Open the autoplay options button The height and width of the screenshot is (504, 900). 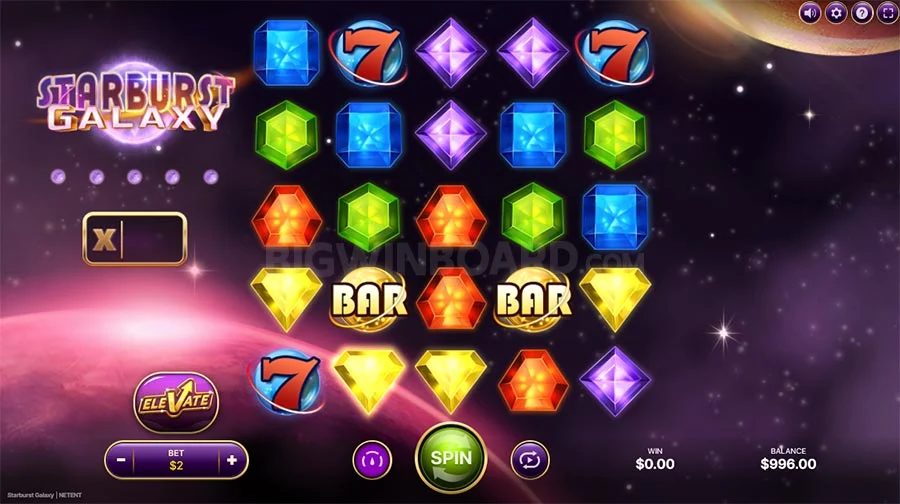click(x=530, y=460)
